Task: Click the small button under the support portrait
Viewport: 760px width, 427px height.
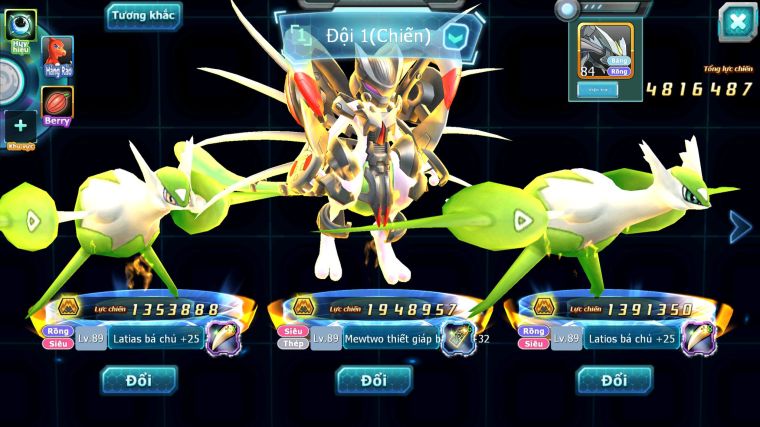Action: click(597, 89)
